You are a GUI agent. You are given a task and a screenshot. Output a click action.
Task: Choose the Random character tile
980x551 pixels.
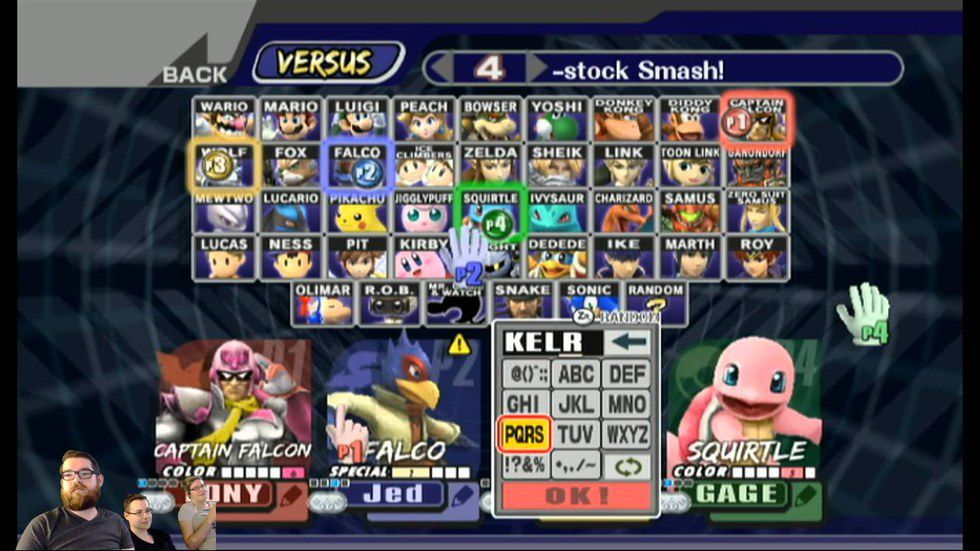(656, 302)
